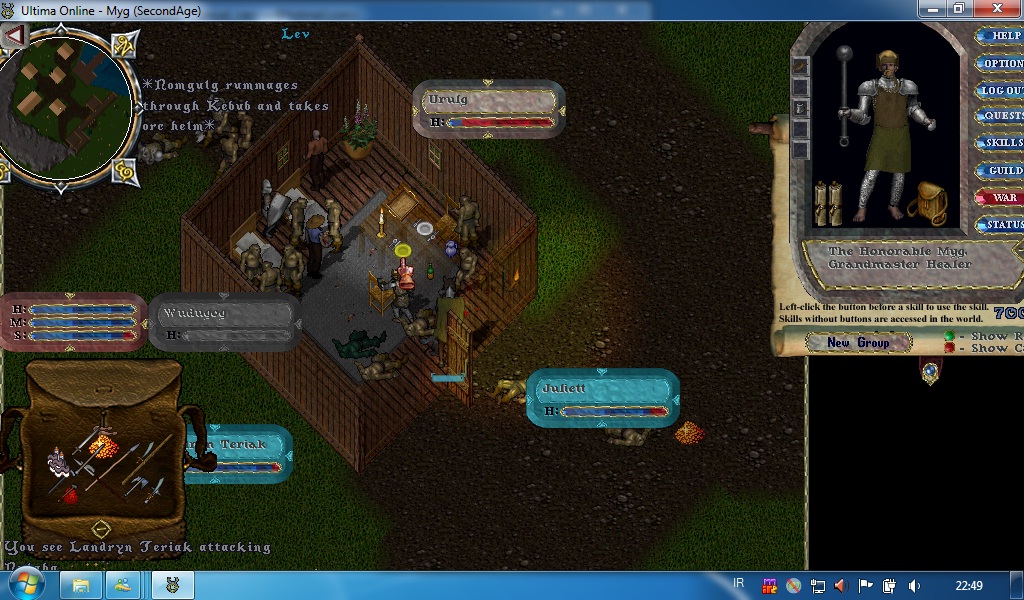Click the red triangle arrow beside minimap
1024x600 pixels.
[14, 36]
